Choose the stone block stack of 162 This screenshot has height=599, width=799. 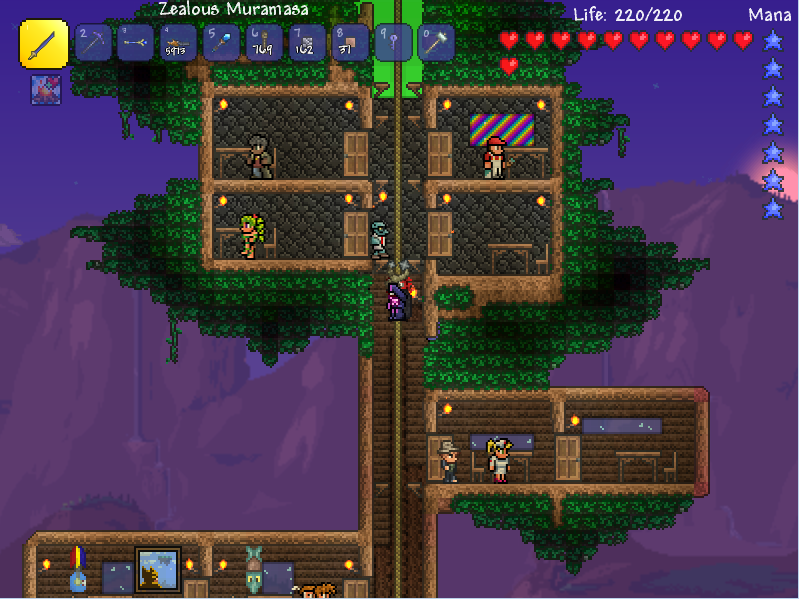(x=307, y=43)
